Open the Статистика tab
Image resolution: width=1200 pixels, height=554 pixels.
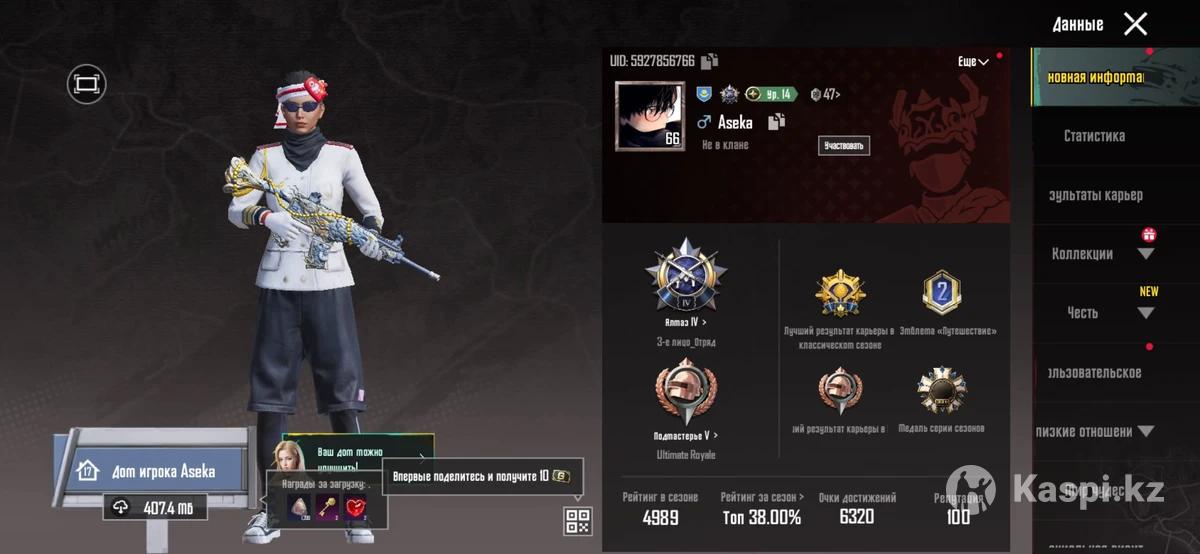1094,136
